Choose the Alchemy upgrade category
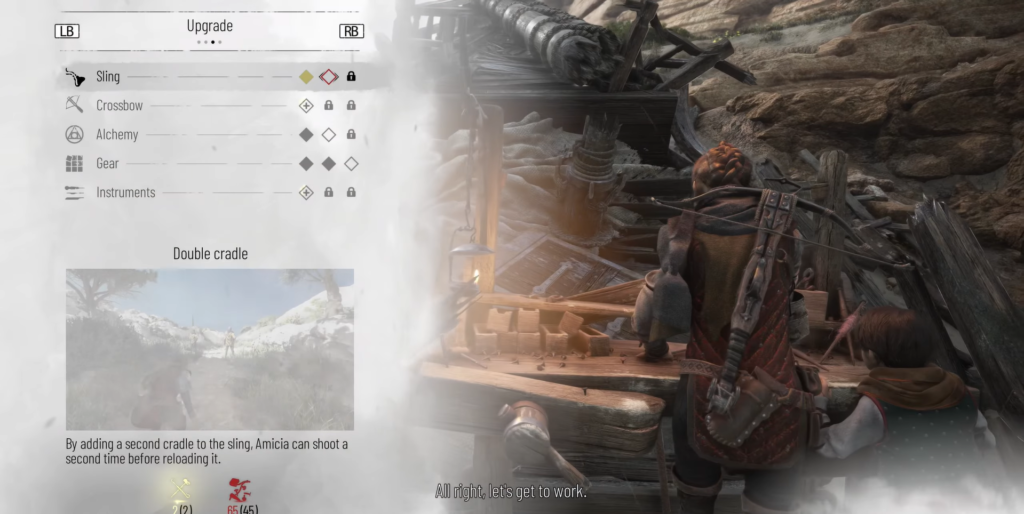Image resolution: width=1024 pixels, height=514 pixels. tap(117, 134)
